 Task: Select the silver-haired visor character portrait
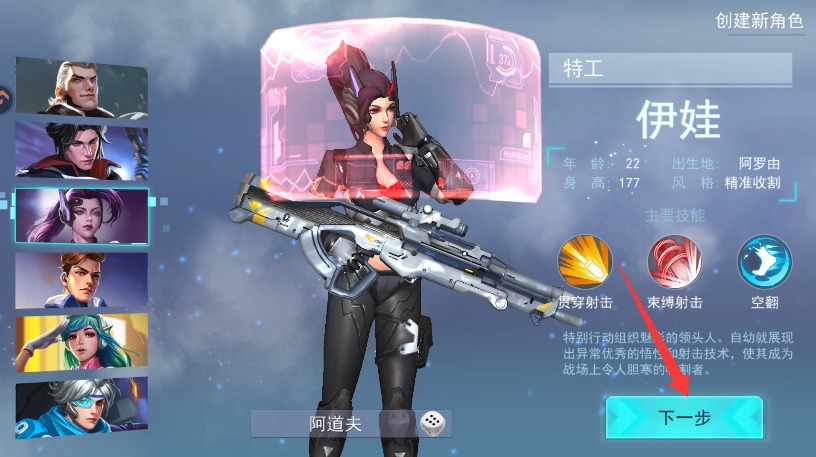(82, 407)
